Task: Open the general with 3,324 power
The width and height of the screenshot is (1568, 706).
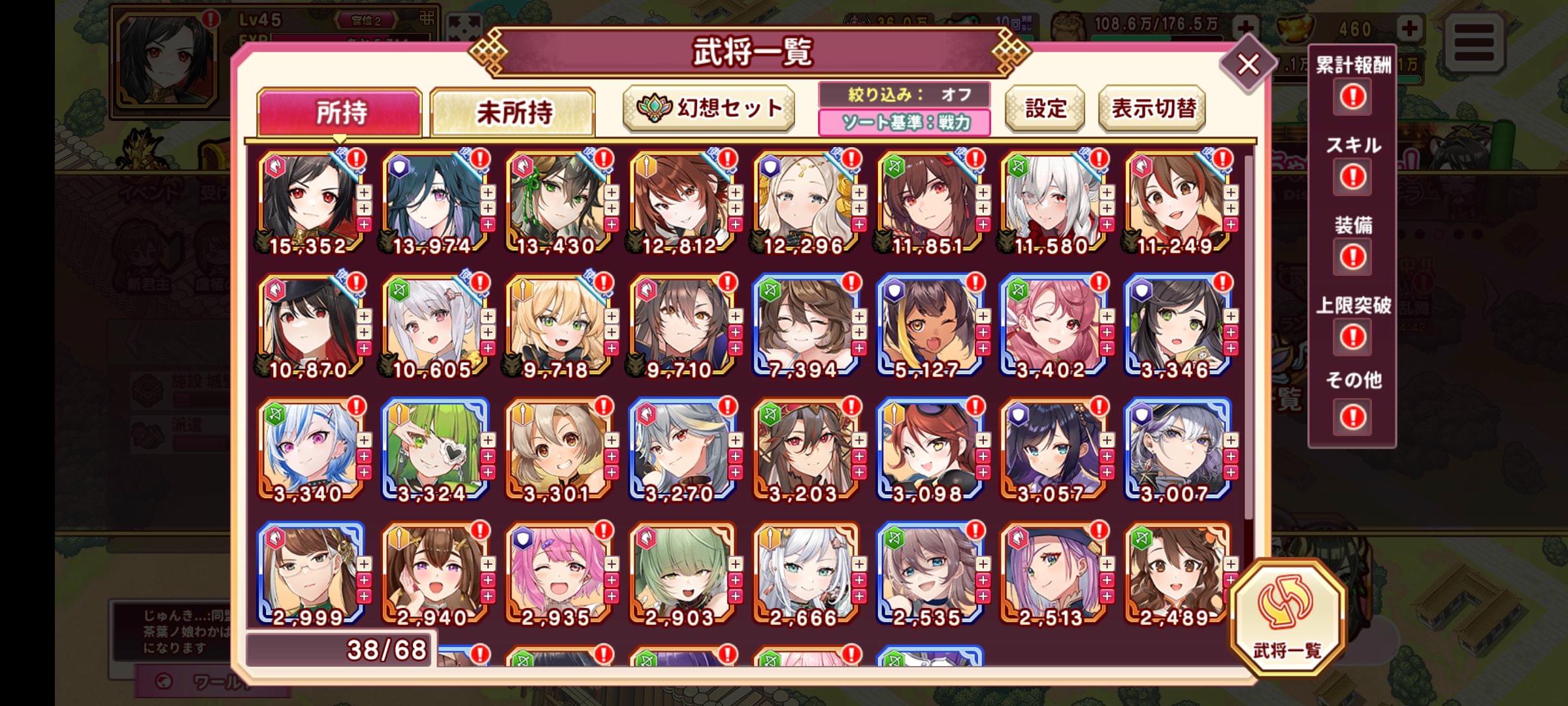Action: pos(432,449)
